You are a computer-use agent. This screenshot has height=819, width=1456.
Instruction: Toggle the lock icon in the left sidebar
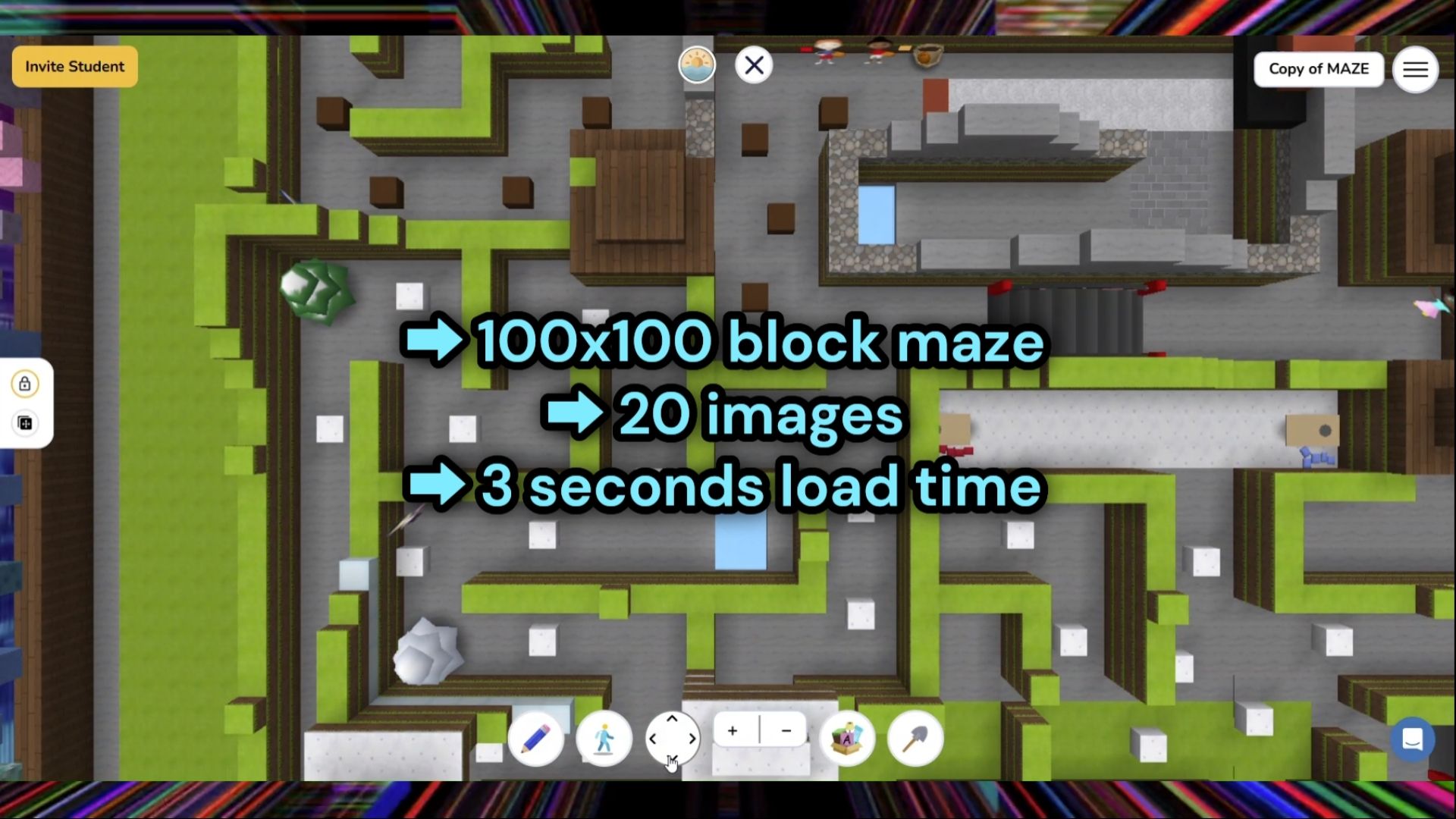coord(26,384)
